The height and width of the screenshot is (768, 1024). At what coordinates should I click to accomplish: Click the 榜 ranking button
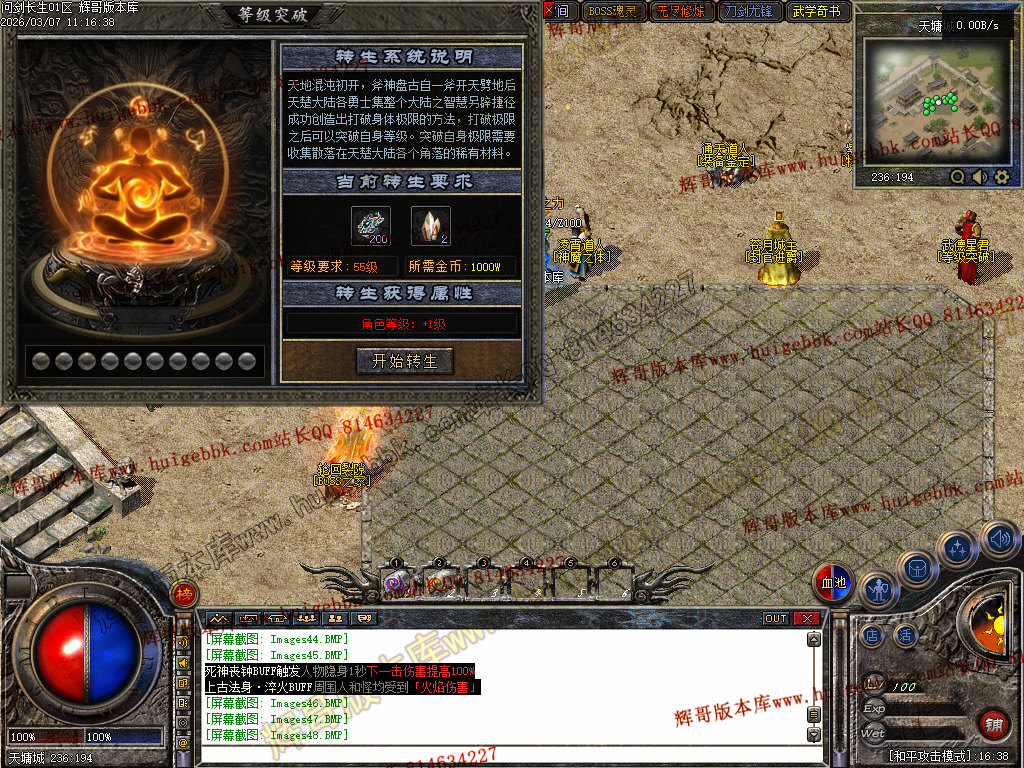pyautogui.click(x=184, y=594)
